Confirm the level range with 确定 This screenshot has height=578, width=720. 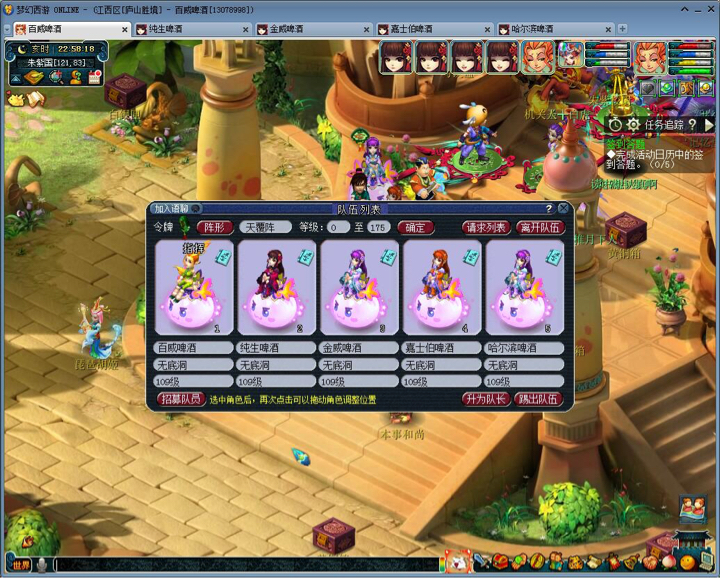(415, 227)
